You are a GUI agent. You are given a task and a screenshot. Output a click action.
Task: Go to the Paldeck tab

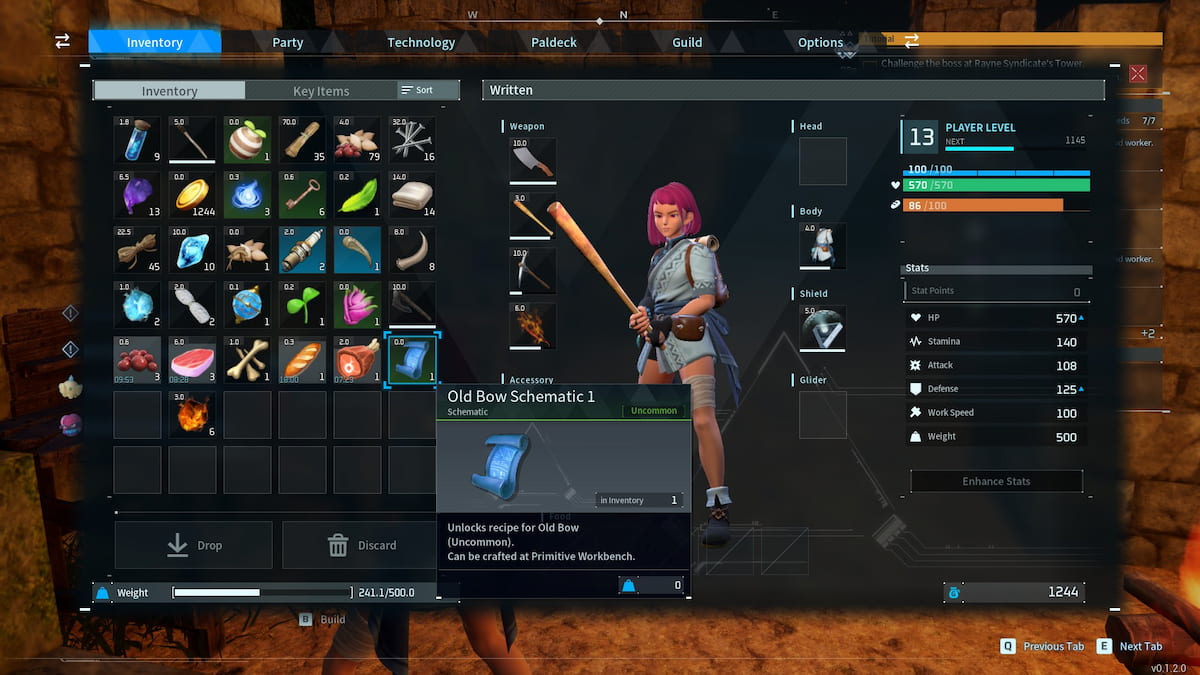coord(554,42)
